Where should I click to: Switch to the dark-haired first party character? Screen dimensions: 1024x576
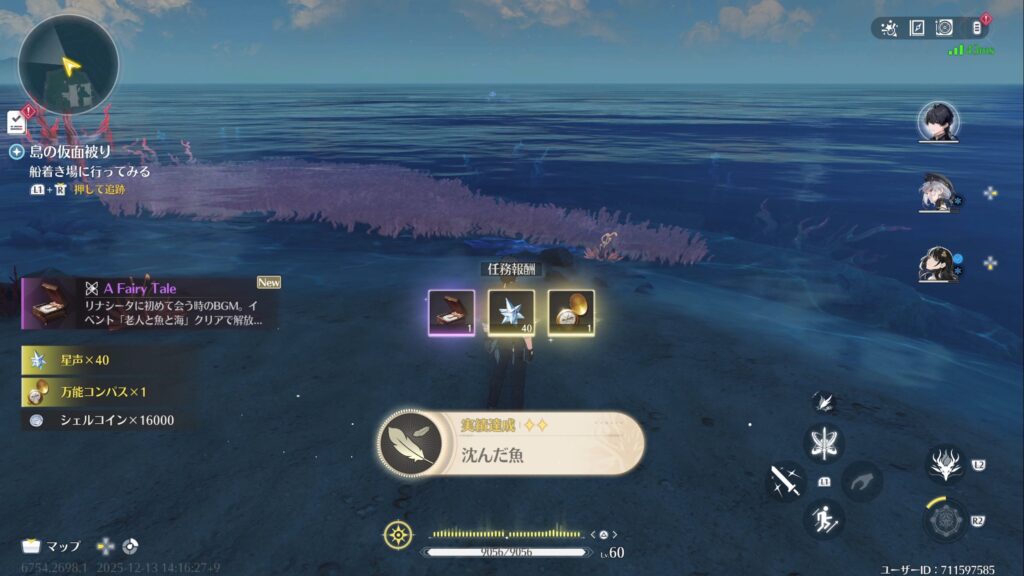point(937,123)
